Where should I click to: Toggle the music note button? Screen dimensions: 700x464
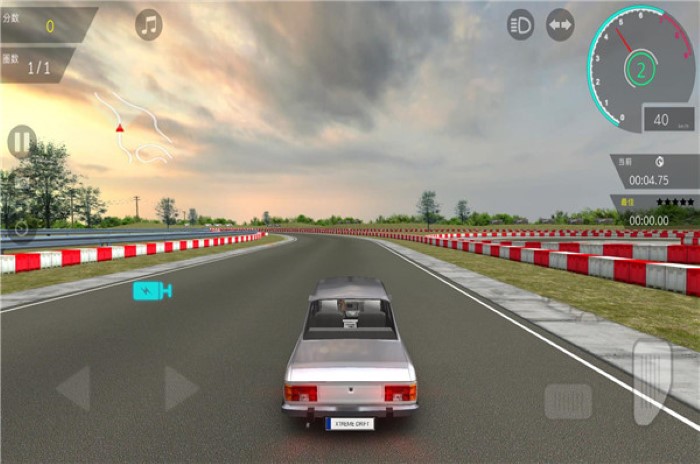(149, 25)
